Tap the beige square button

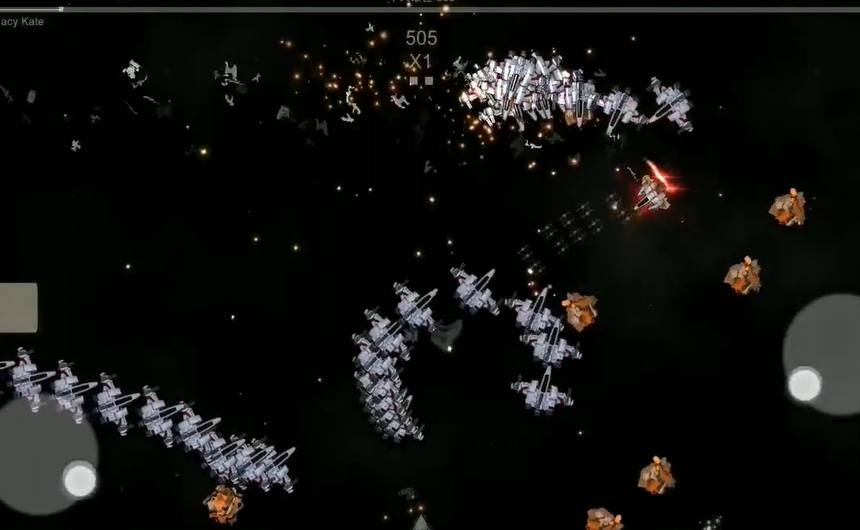click(18, 307)
